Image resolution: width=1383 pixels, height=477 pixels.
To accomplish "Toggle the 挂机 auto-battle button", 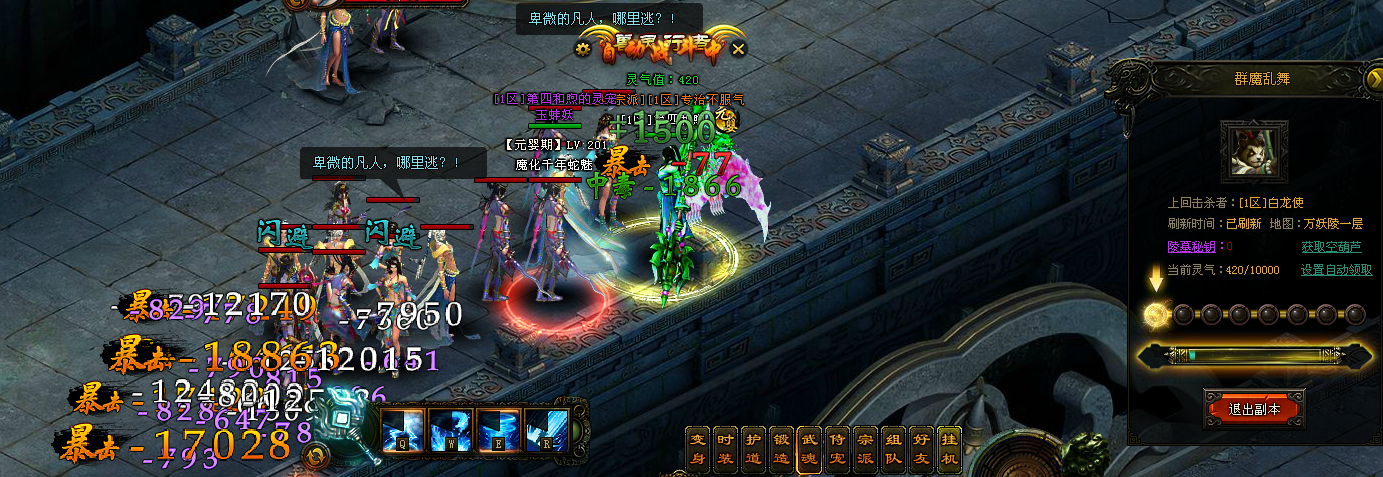I will (x=950, y=449).
